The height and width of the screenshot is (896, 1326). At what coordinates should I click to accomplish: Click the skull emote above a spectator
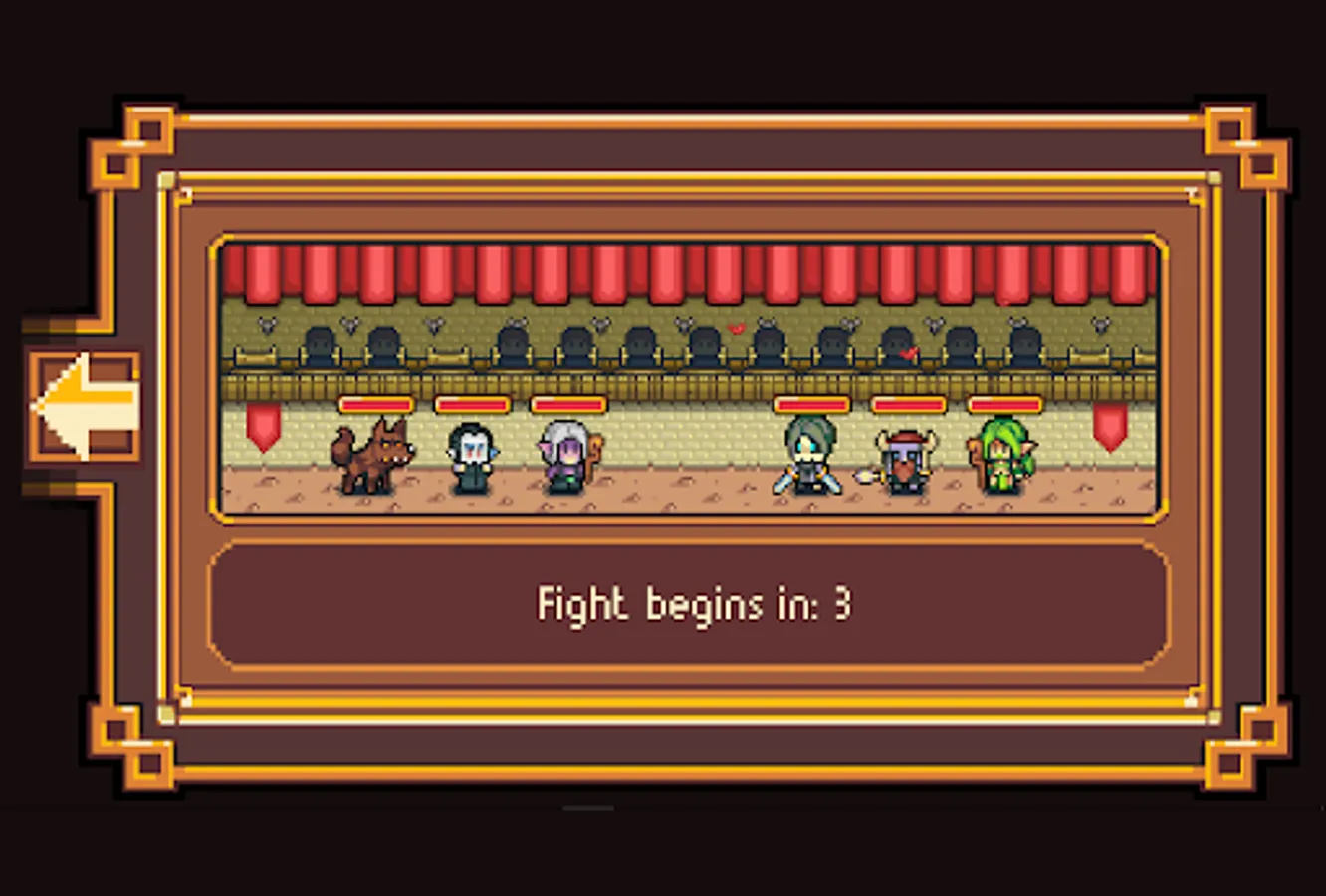coord(266,324)
